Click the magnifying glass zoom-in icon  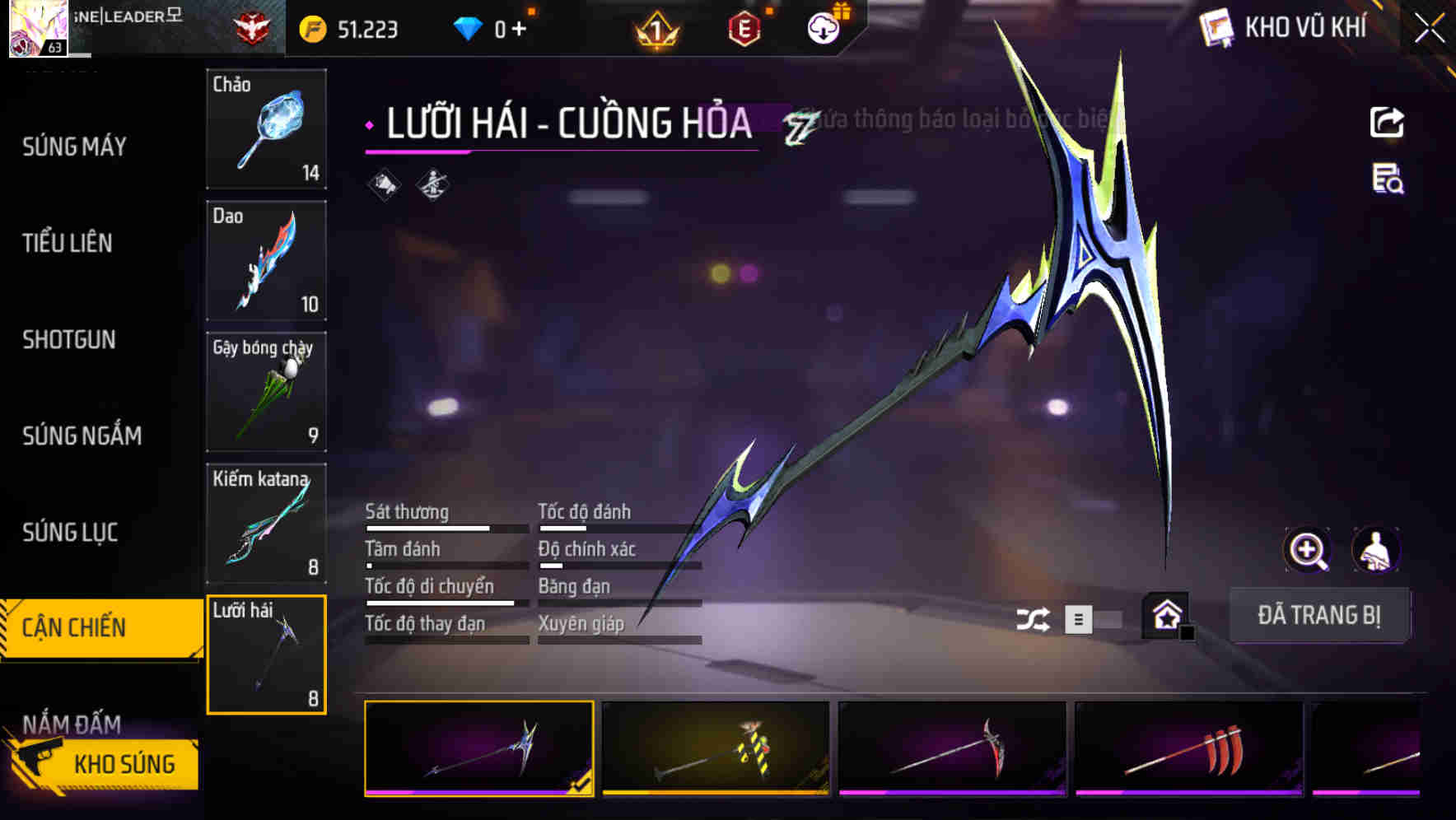1308,550
